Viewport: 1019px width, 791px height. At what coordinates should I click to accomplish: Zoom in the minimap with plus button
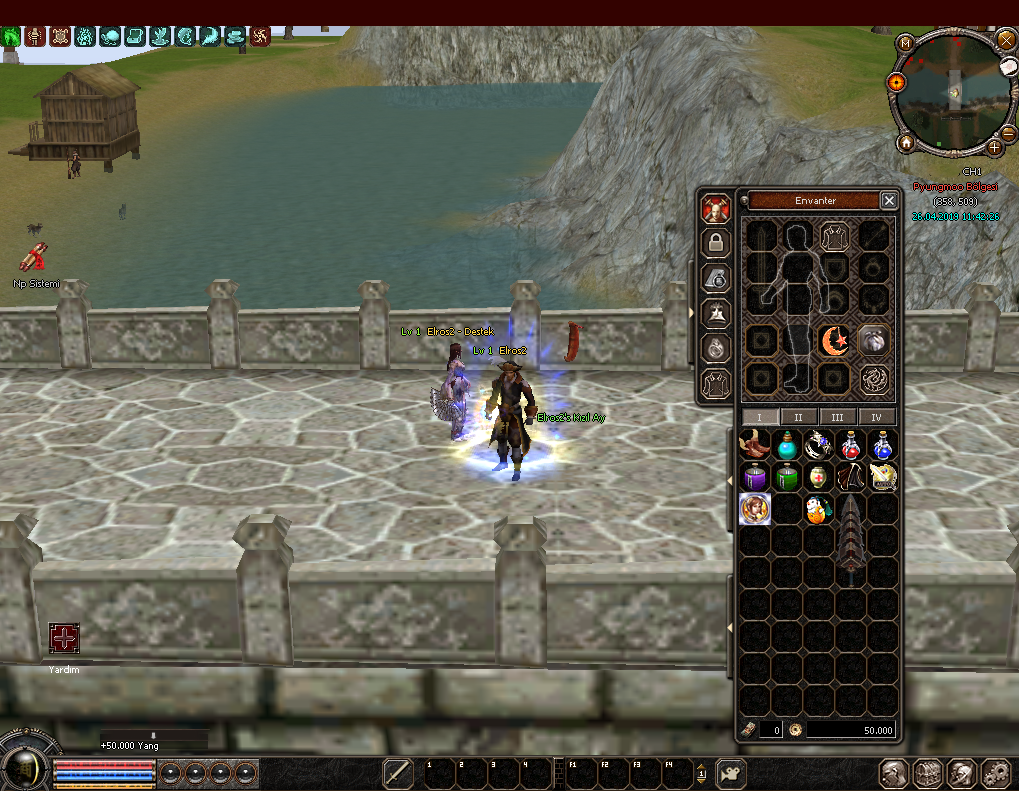[995, 147]
